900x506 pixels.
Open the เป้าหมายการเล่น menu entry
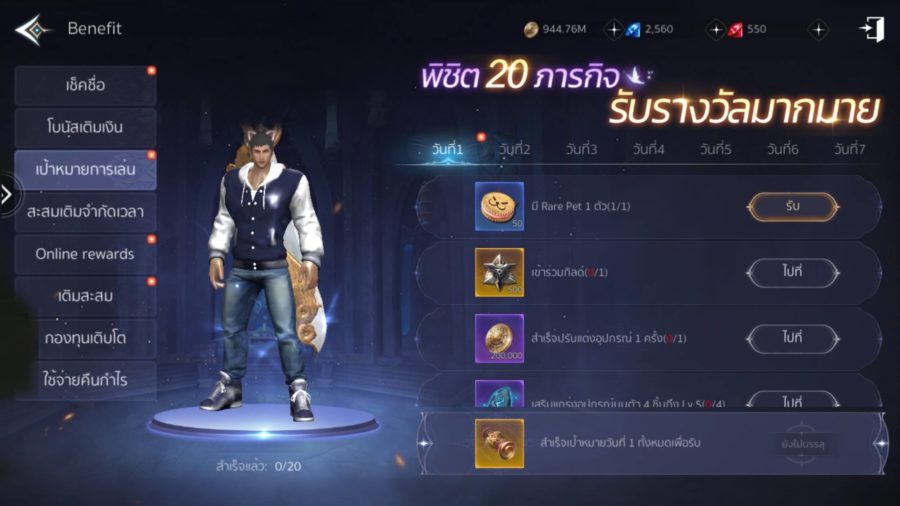pyautogui.click(x=85, y=170)
